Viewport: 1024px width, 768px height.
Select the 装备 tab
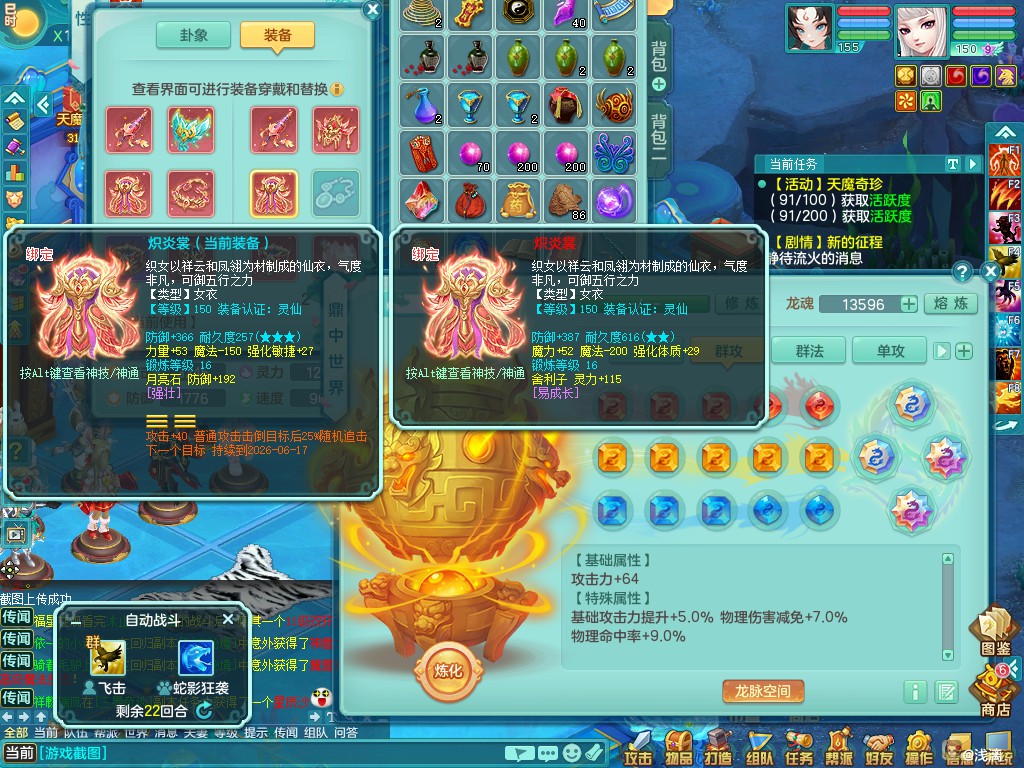[x=277, y=34]
